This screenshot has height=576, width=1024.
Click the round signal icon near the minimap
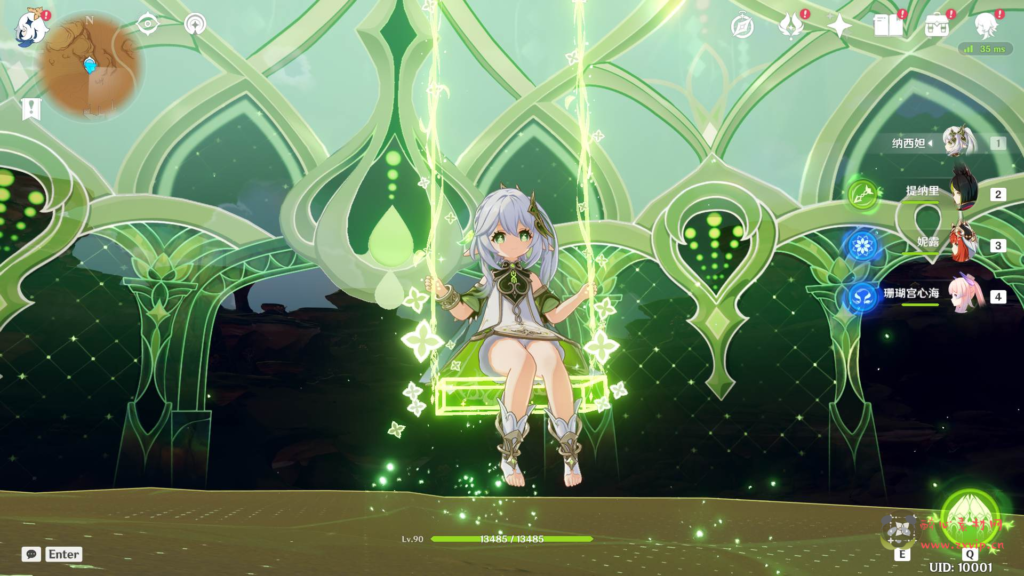[195, 24]
